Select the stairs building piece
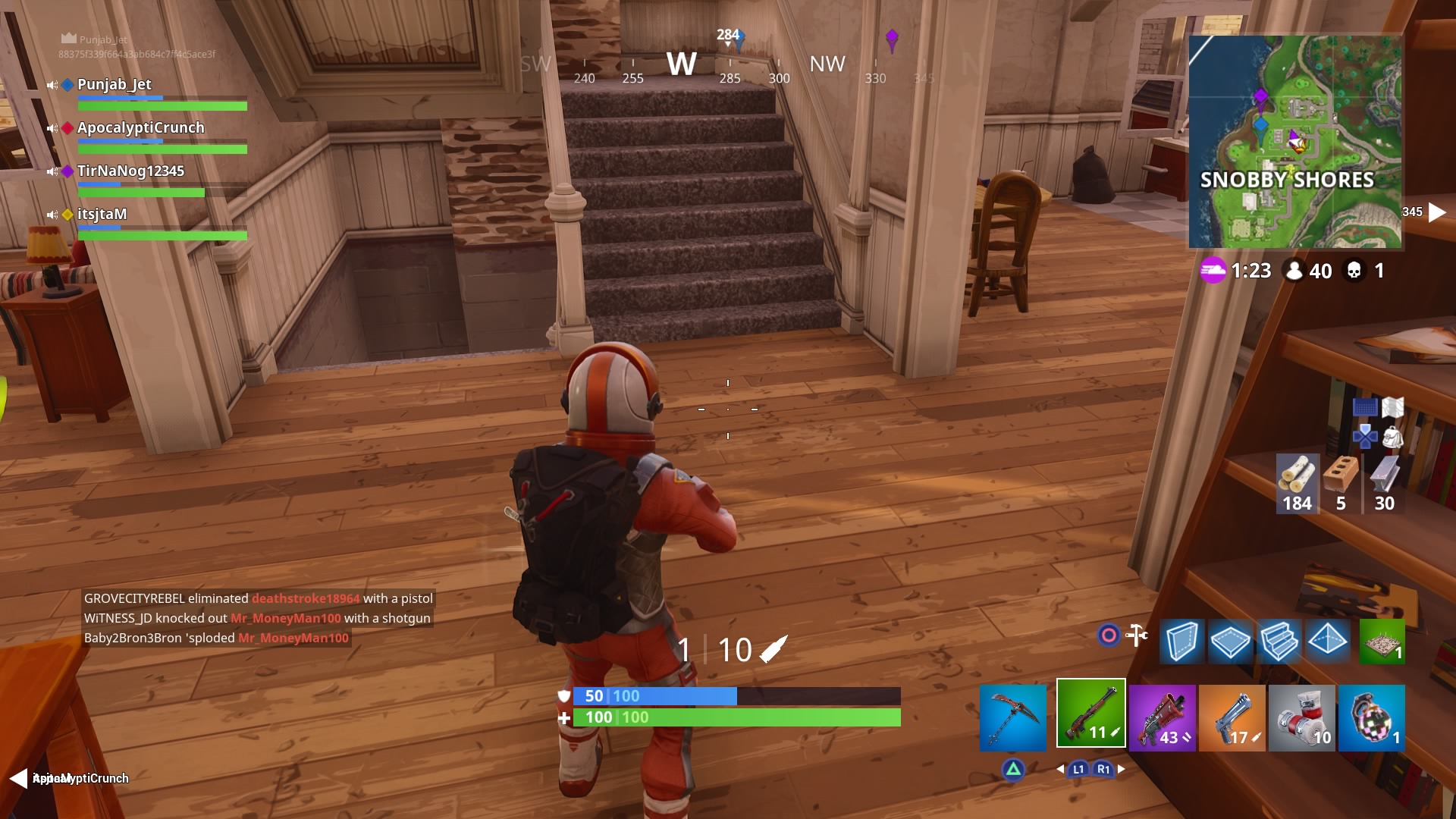The height and width of the screenshot is (819, 1456). [x=1280, y=642]
